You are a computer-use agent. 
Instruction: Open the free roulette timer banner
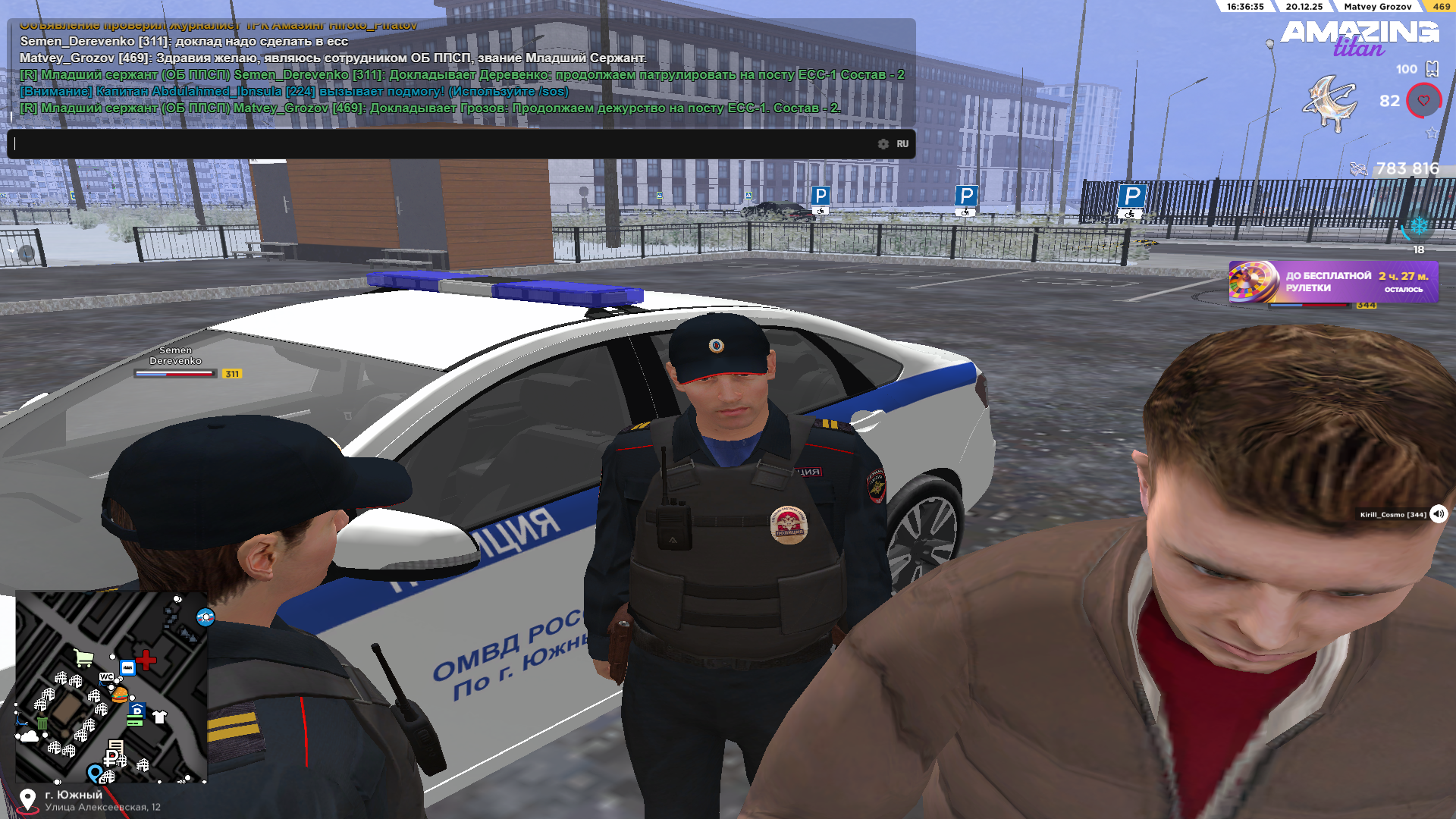pyautogui.click(x=1333, y=282)
